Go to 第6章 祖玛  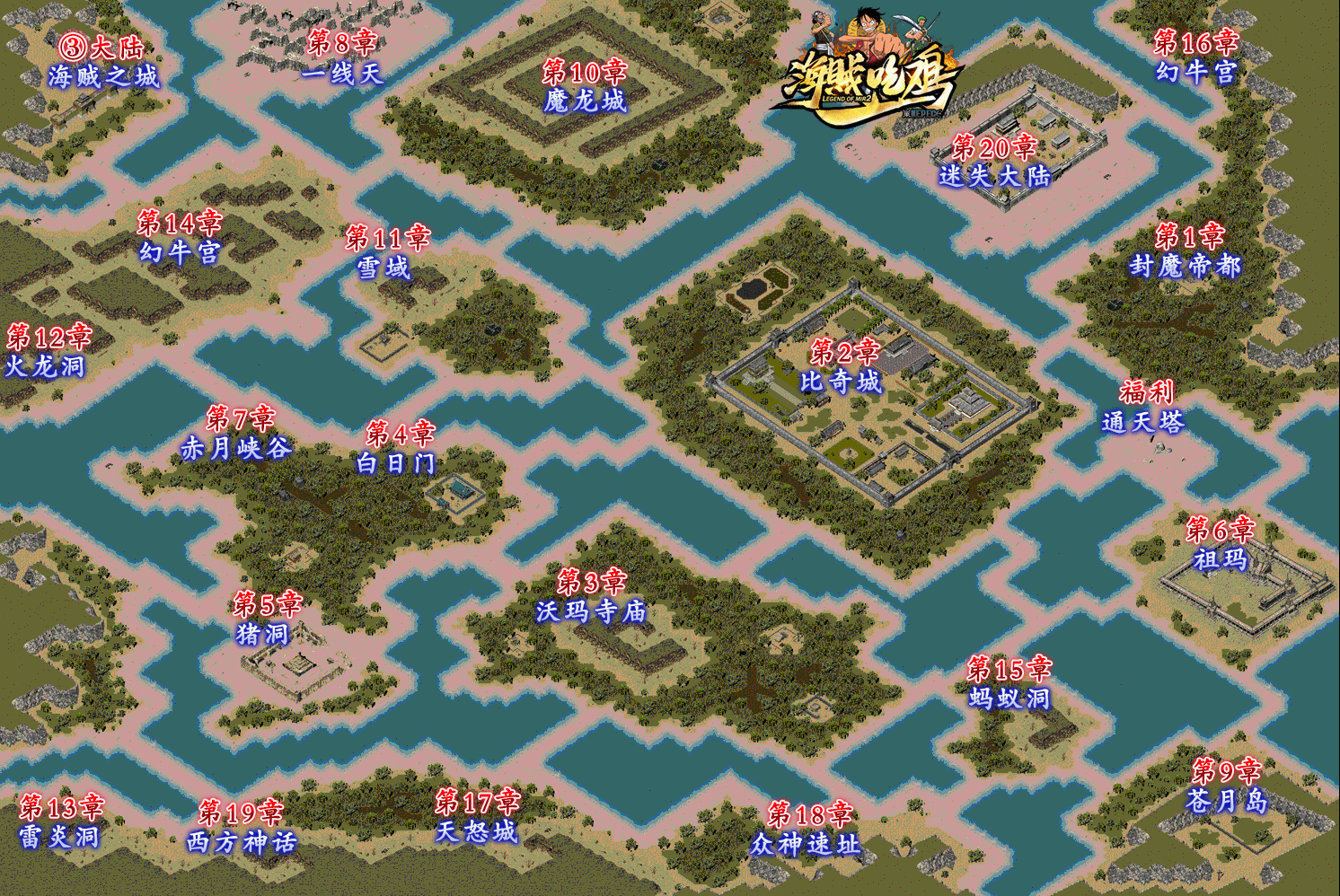[x=1220, y=545]
